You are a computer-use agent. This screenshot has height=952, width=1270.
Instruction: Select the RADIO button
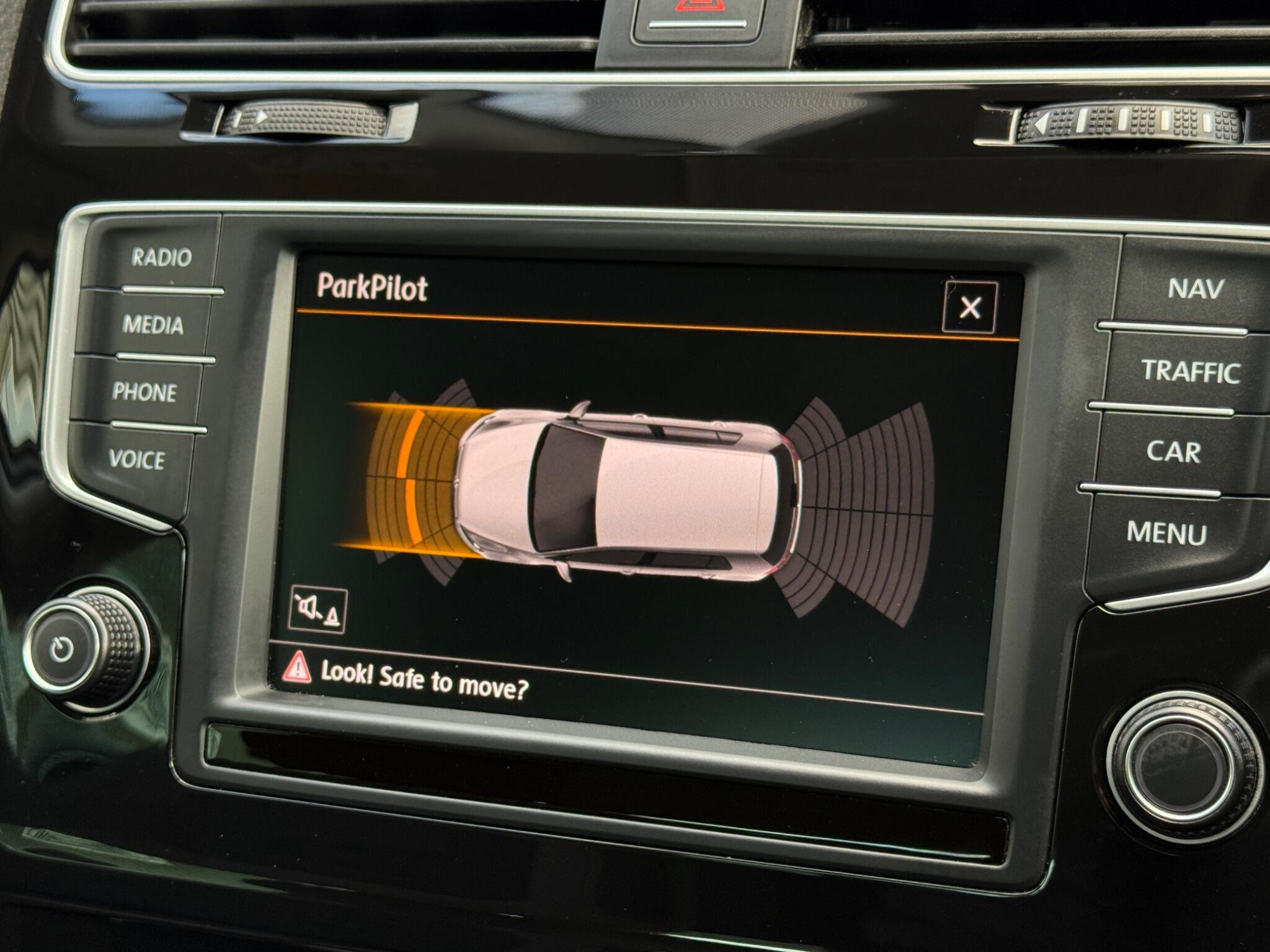[161, 257]
